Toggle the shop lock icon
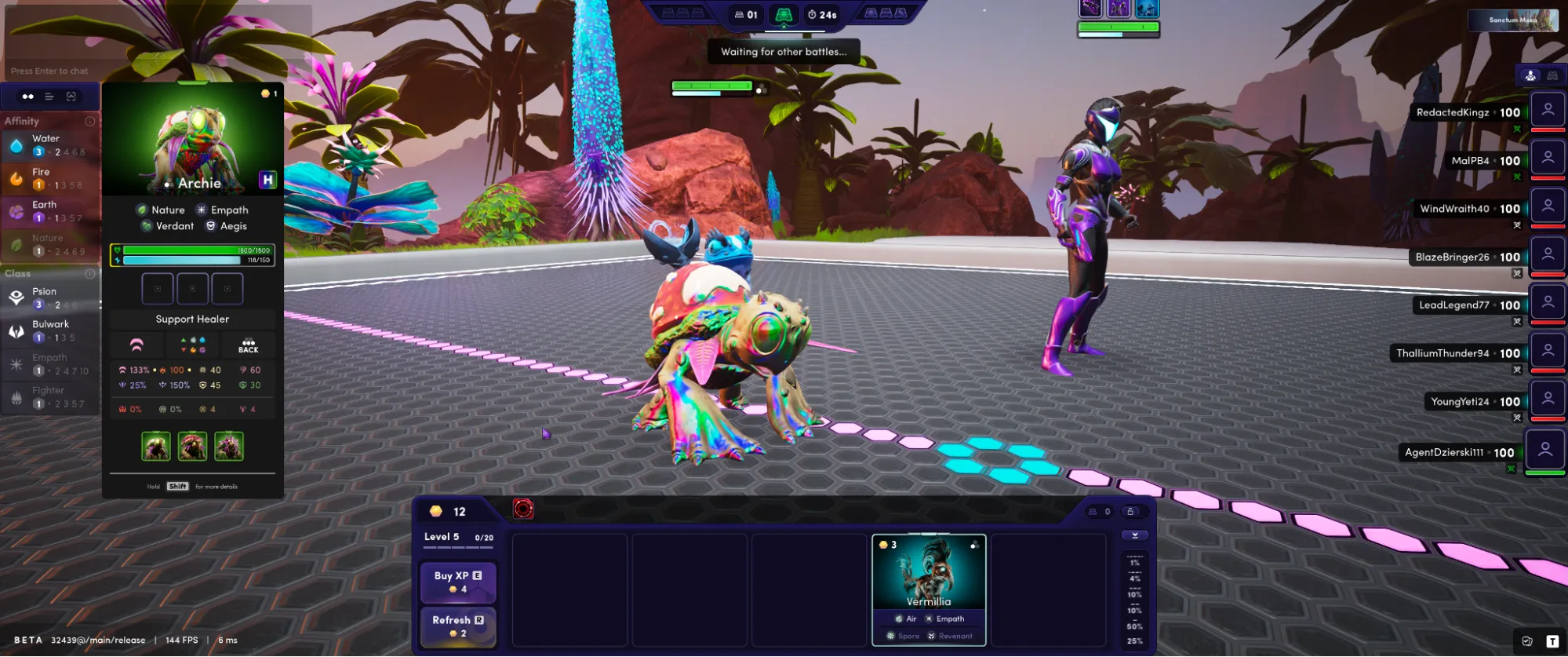1568x657 pixels. 1130,512
